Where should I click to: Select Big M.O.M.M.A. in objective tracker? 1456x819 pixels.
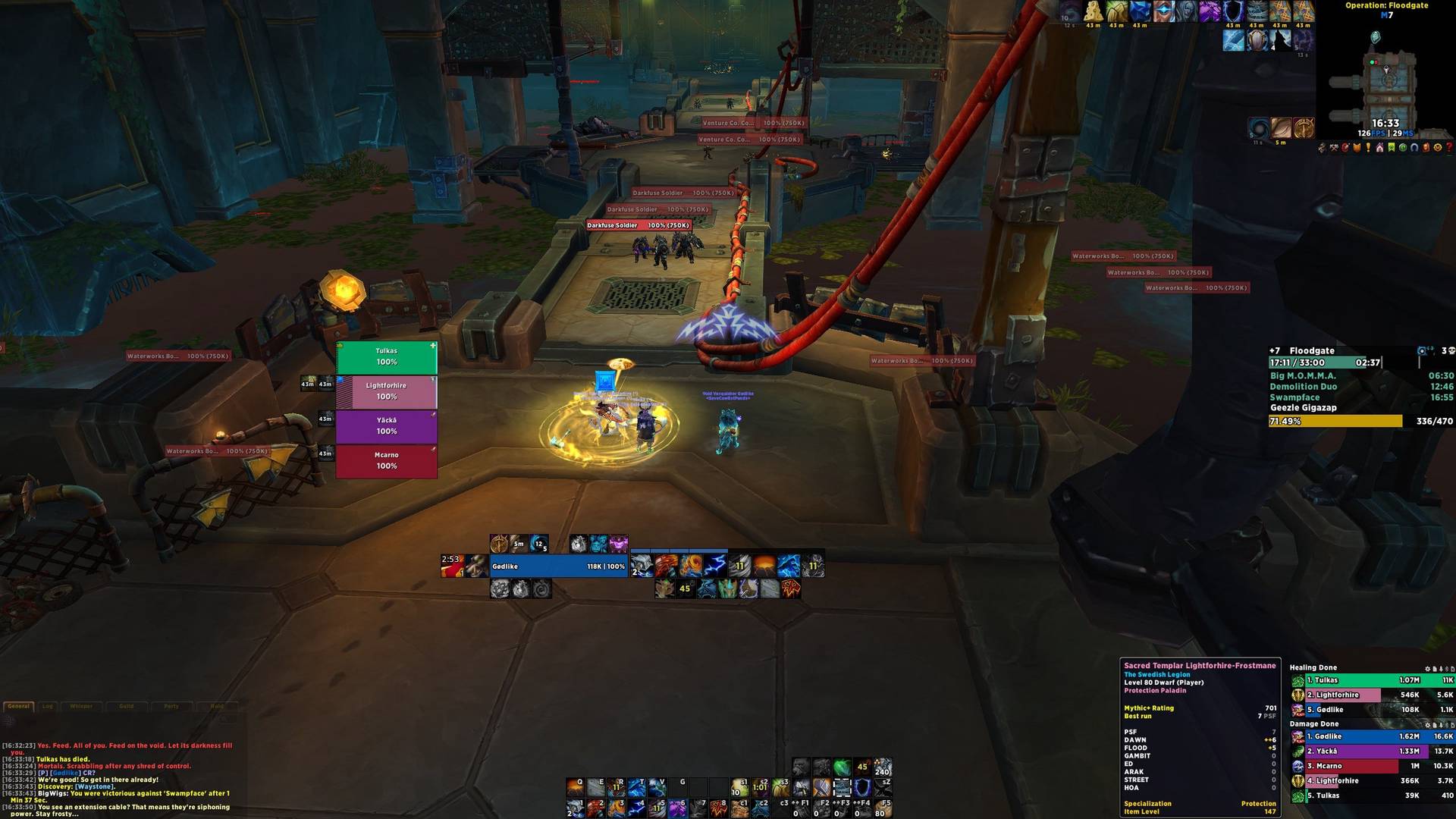(x=1303, y=376)
